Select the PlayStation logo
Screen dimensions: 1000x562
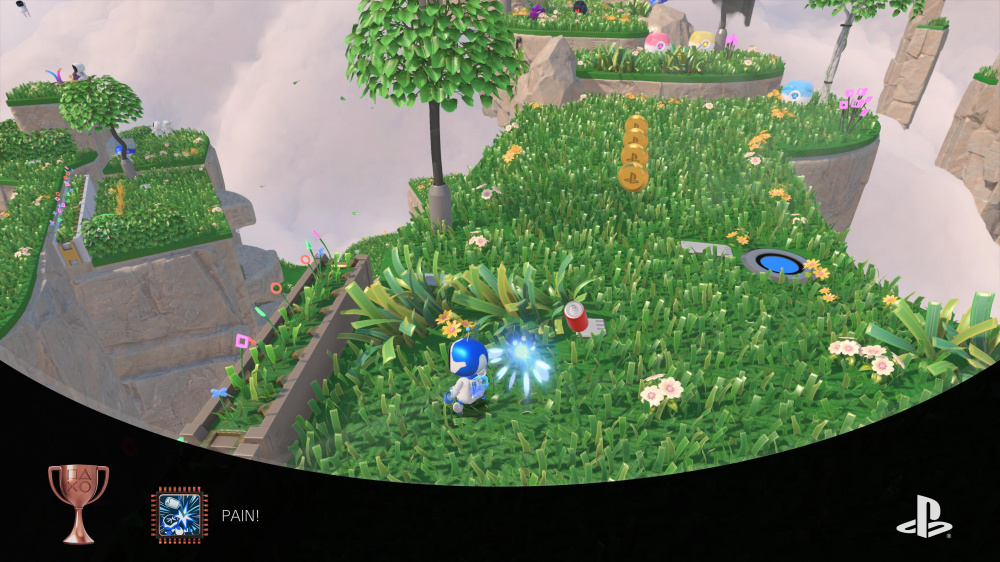[924, 516]
